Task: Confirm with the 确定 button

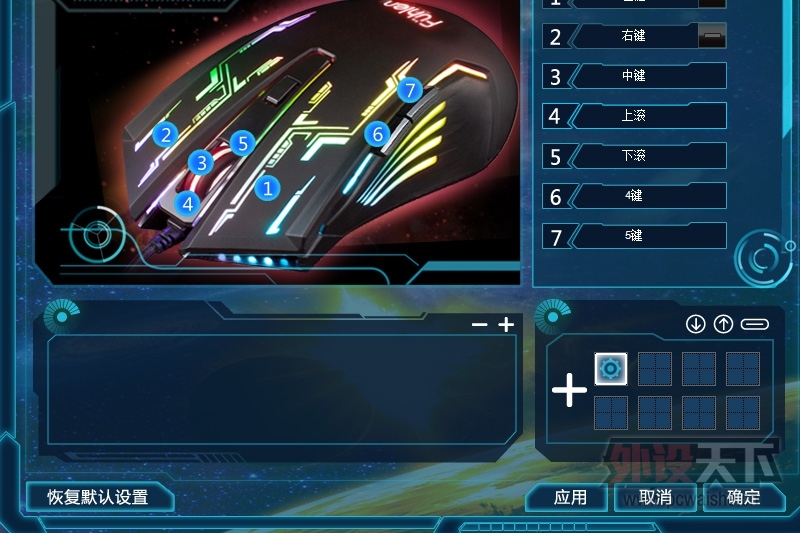Action: coord(743,497)
